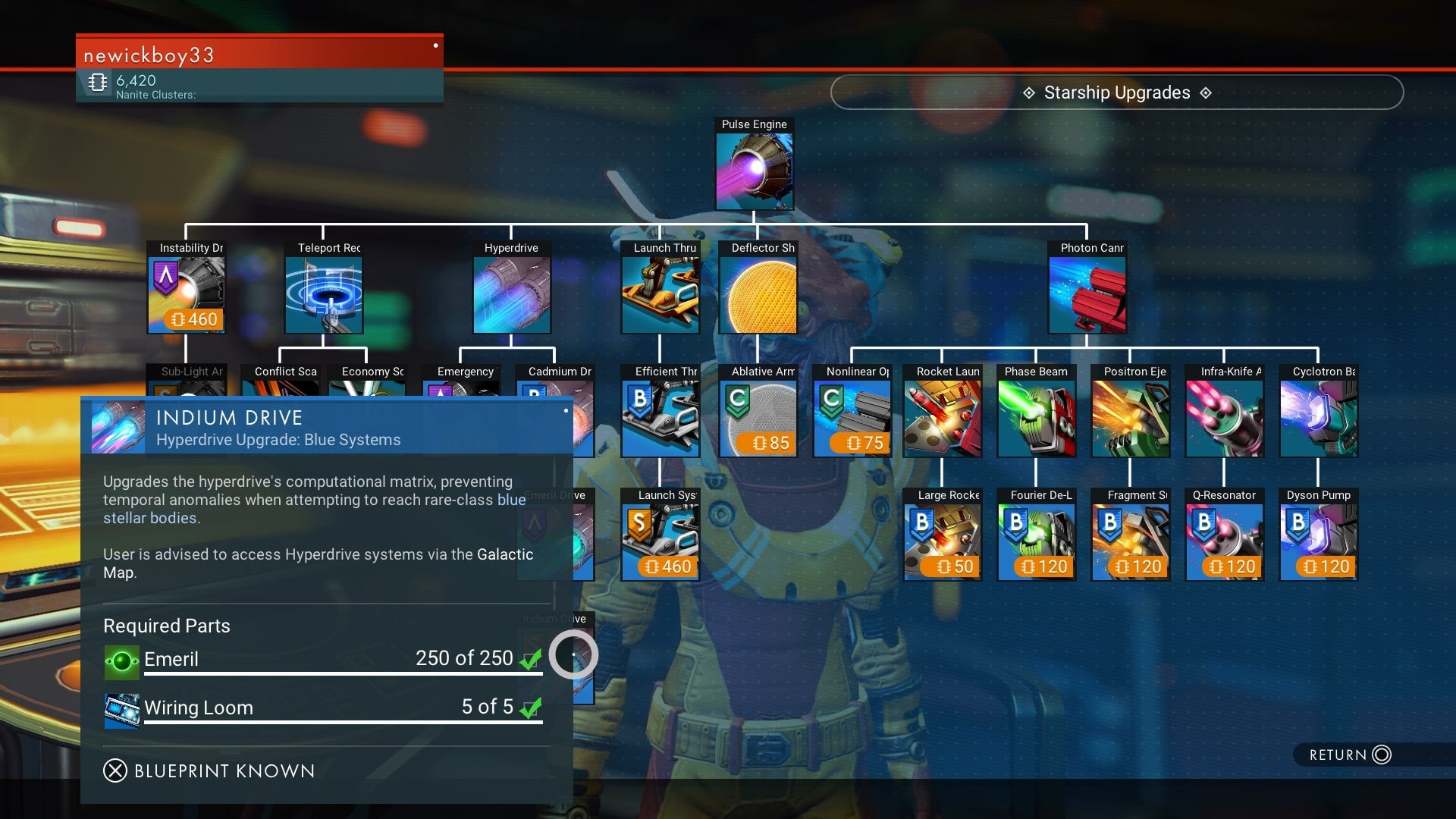The image size is (1456, 819).
Task: Pick the Efficient Thrusters B-class upgrade
Action: coord(660,419)
